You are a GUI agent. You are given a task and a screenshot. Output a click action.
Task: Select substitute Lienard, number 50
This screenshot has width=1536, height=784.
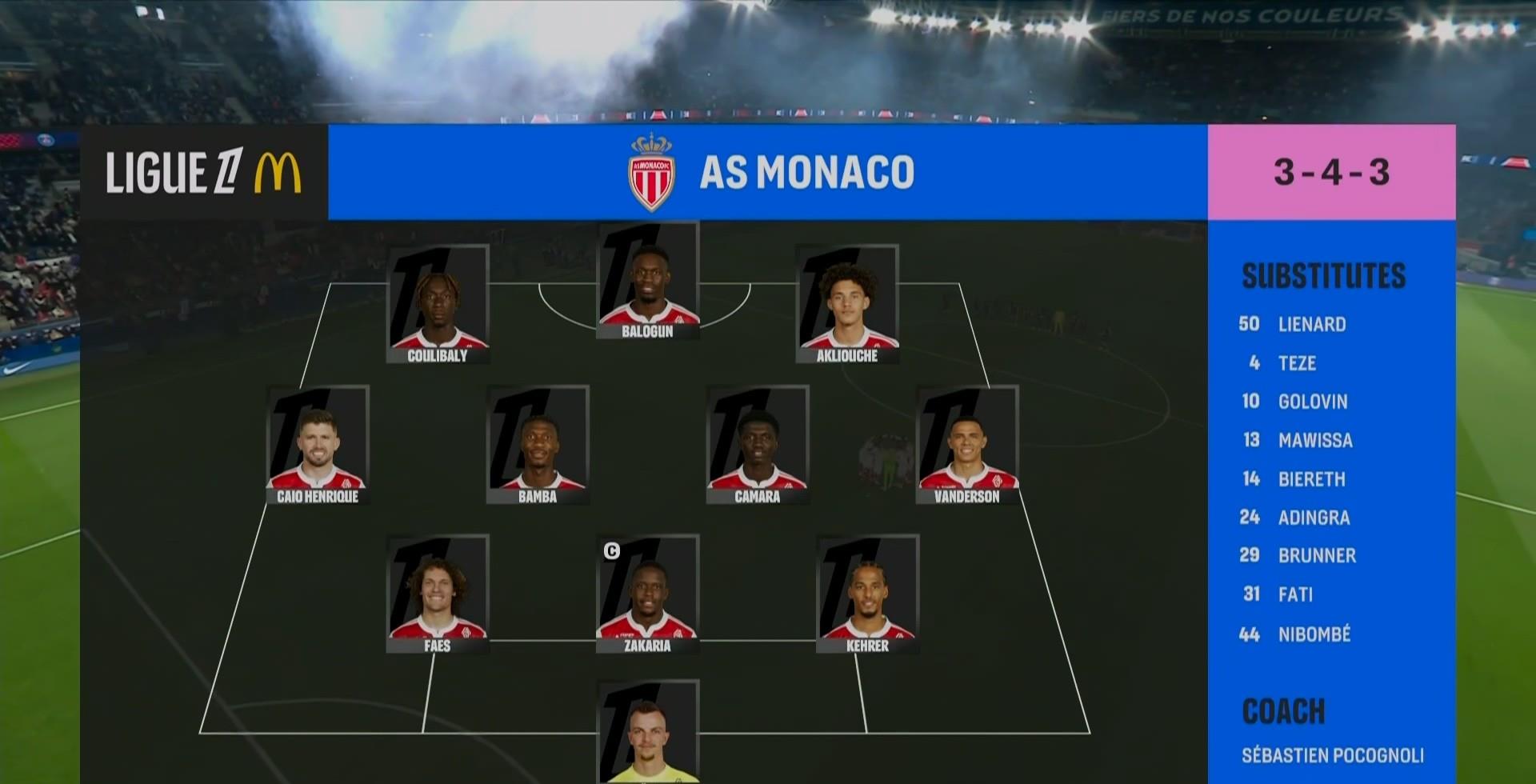1312,324
